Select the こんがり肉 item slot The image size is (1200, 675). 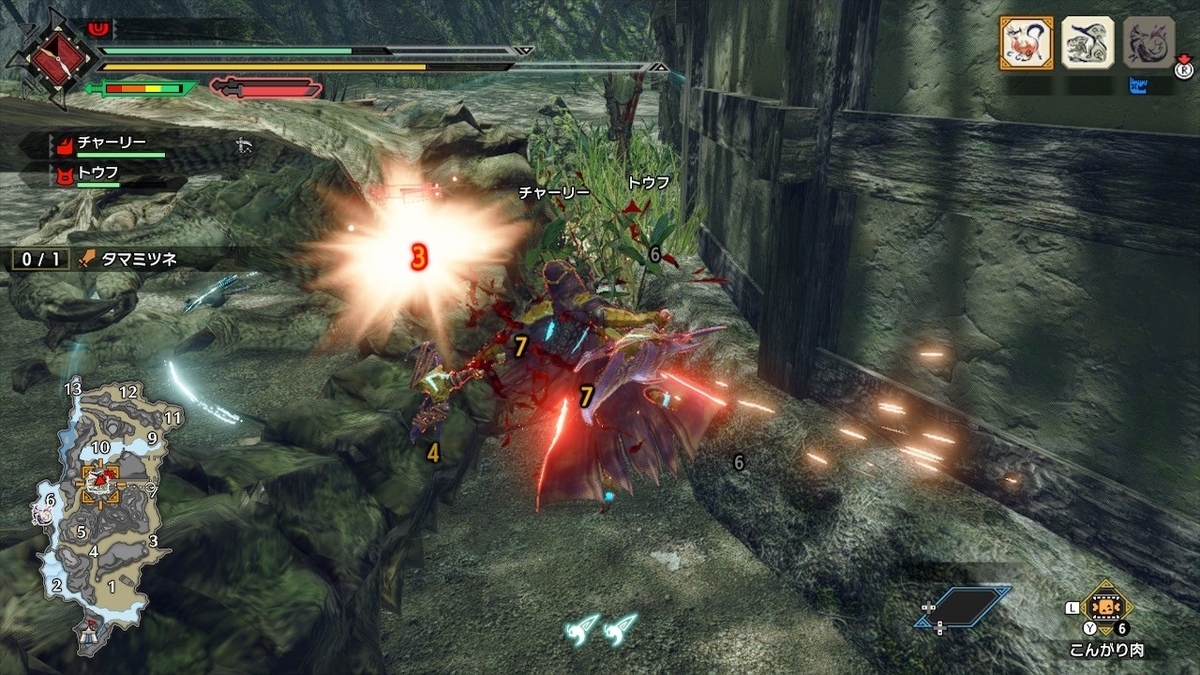pos(1106,609)
